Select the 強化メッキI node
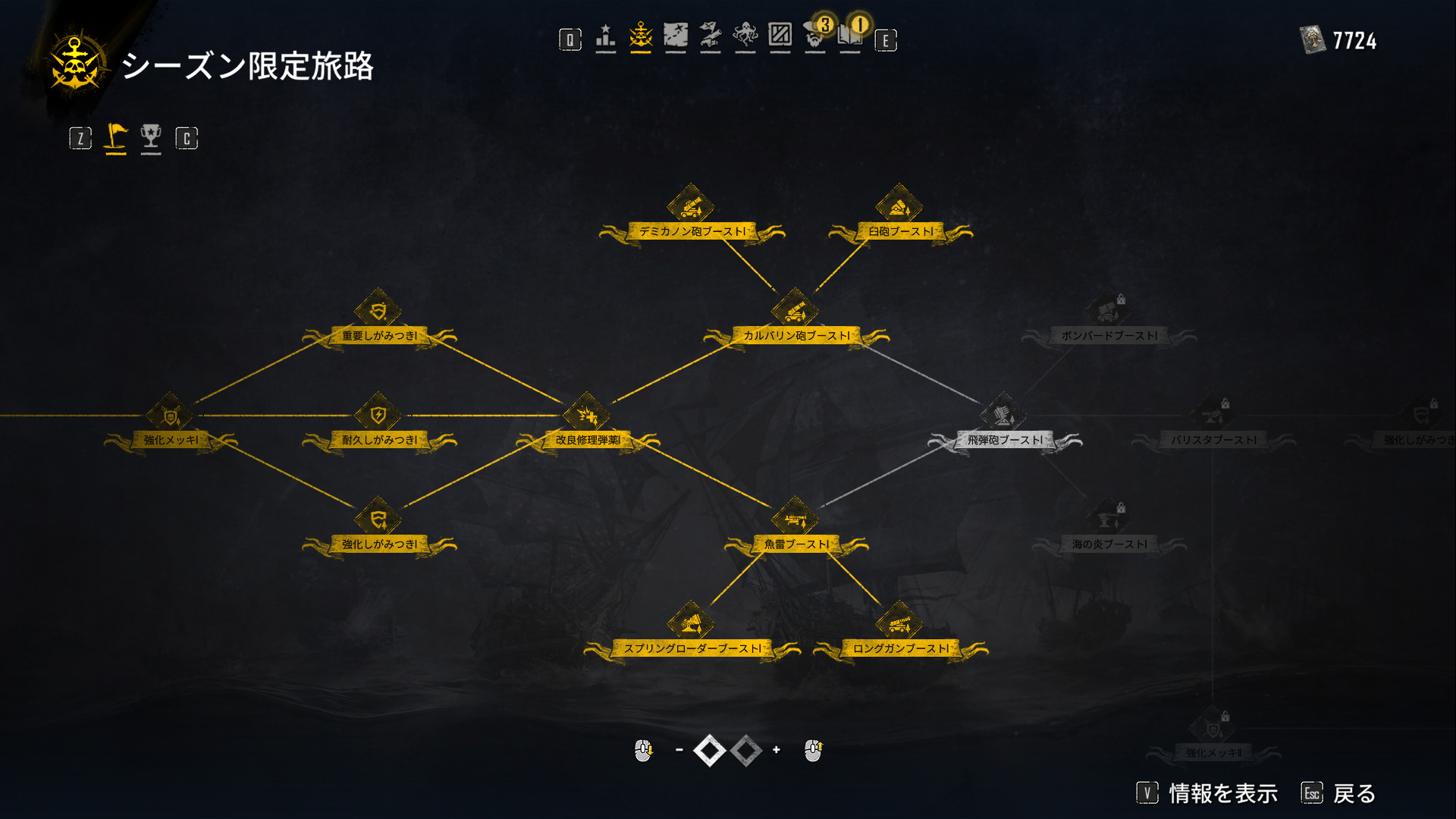This screenshot has width=1456, height=819. (170, 416)
